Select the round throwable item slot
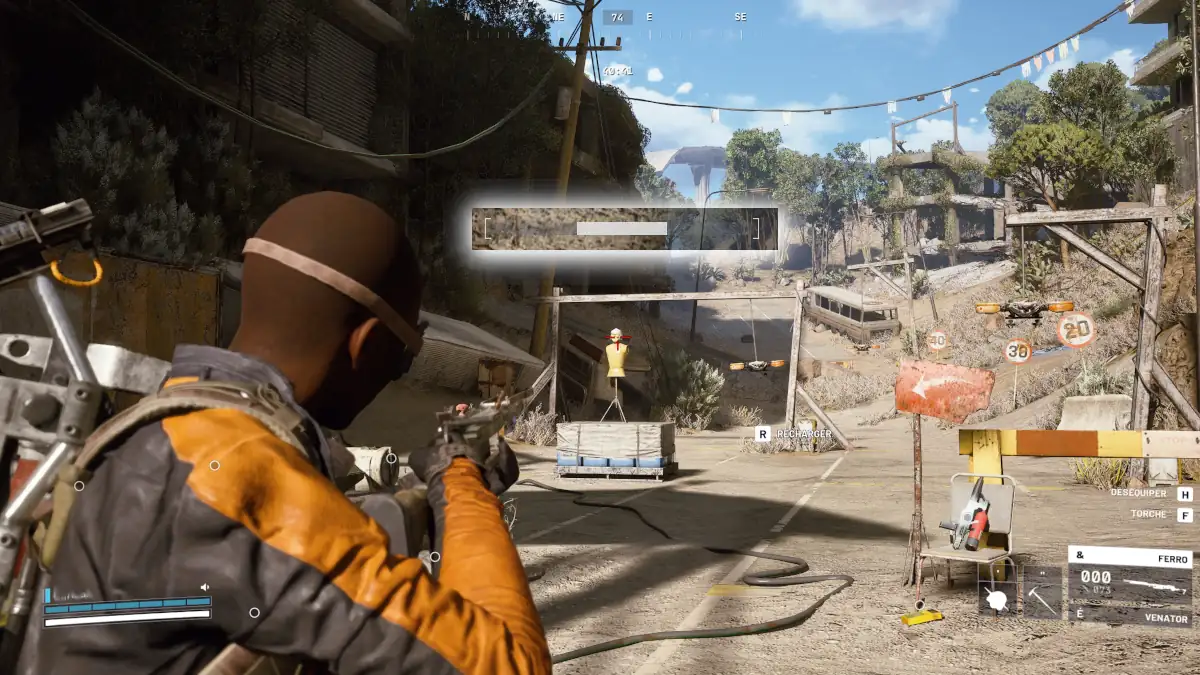1200x675 pixels. pos(996,598)
